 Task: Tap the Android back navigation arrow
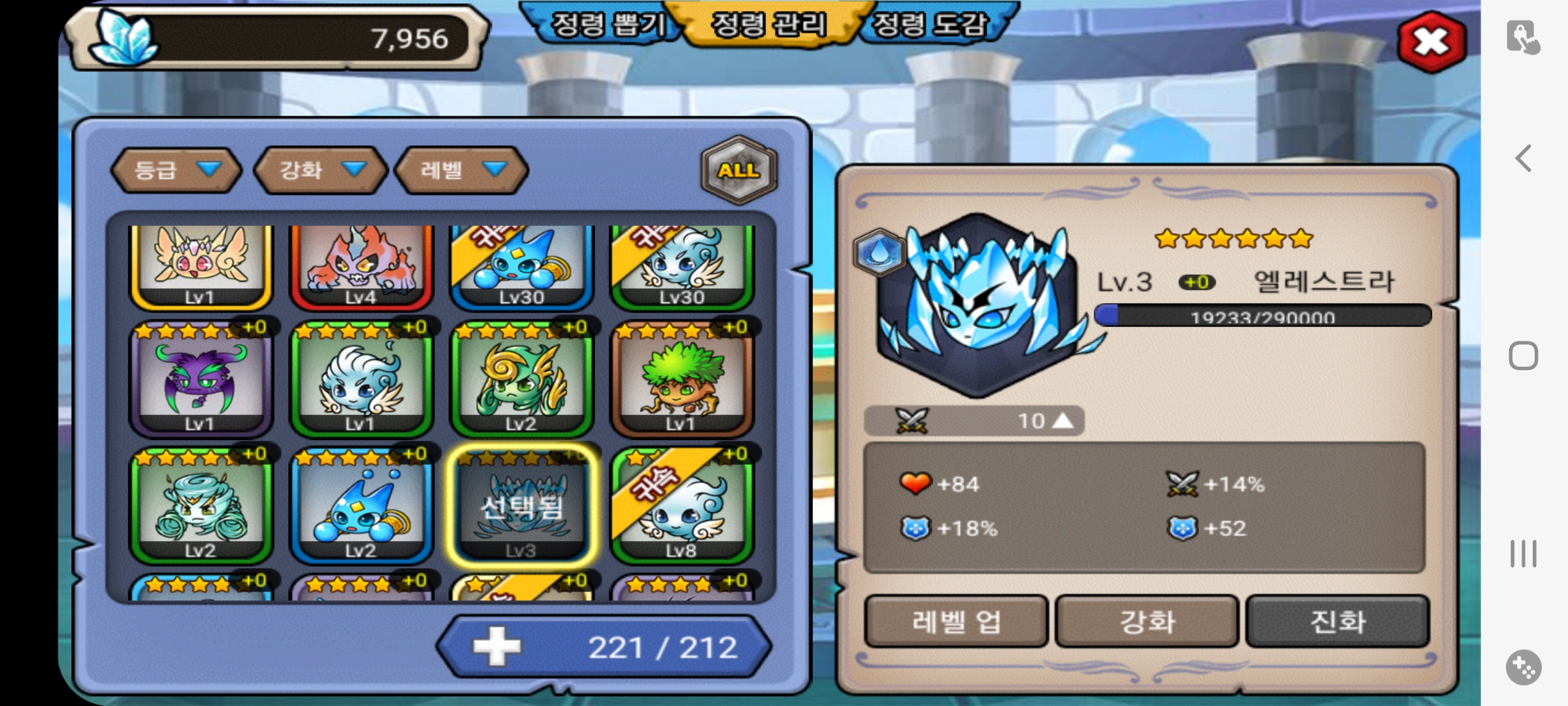pos(1524,158)
